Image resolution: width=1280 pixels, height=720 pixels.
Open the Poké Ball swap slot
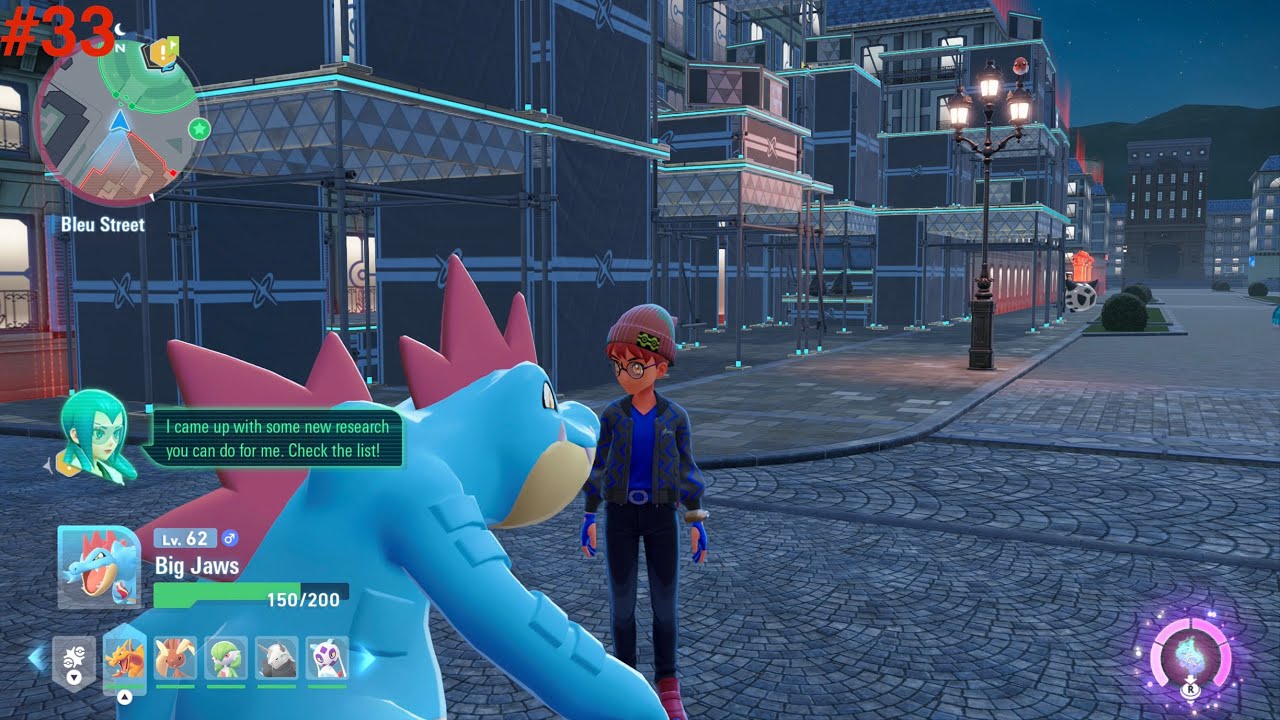coord(74,660)
